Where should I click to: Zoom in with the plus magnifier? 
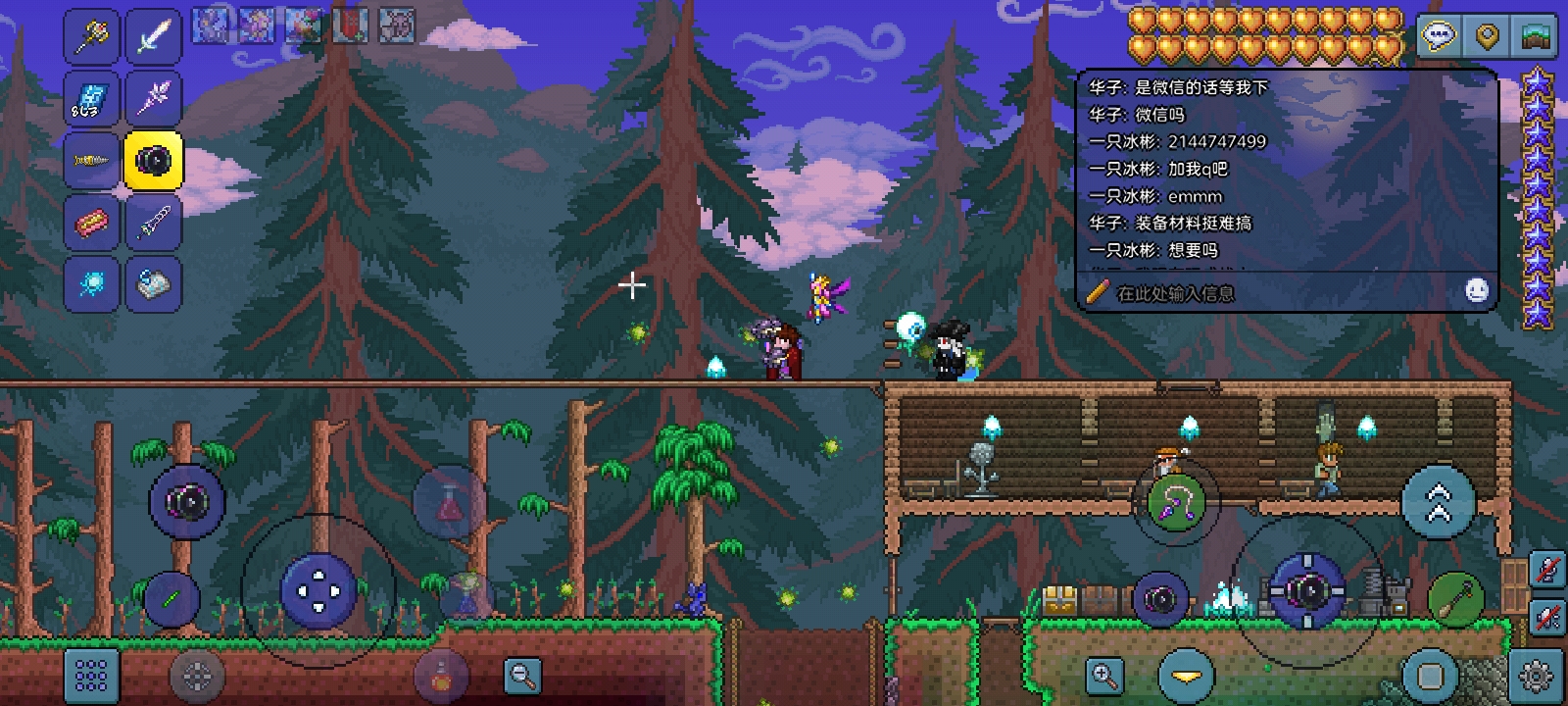pos(1104,675)
